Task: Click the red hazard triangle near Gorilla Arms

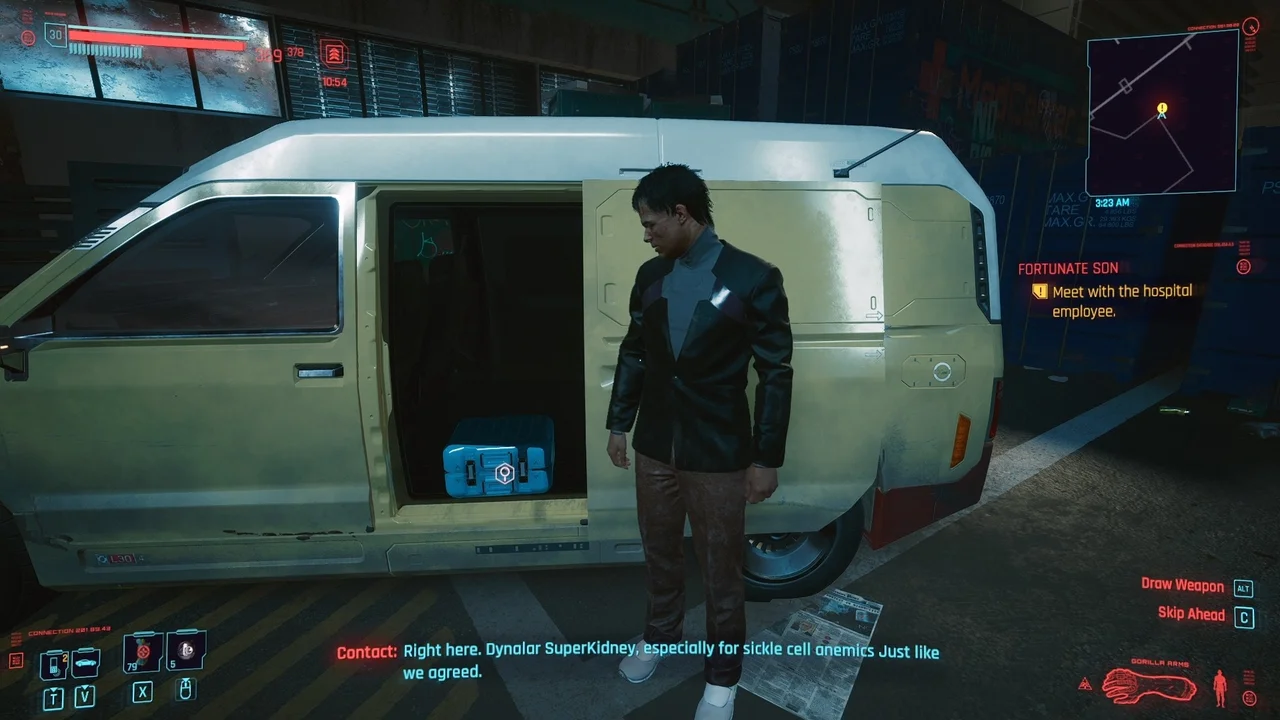Action: [x=1085, y=683]
